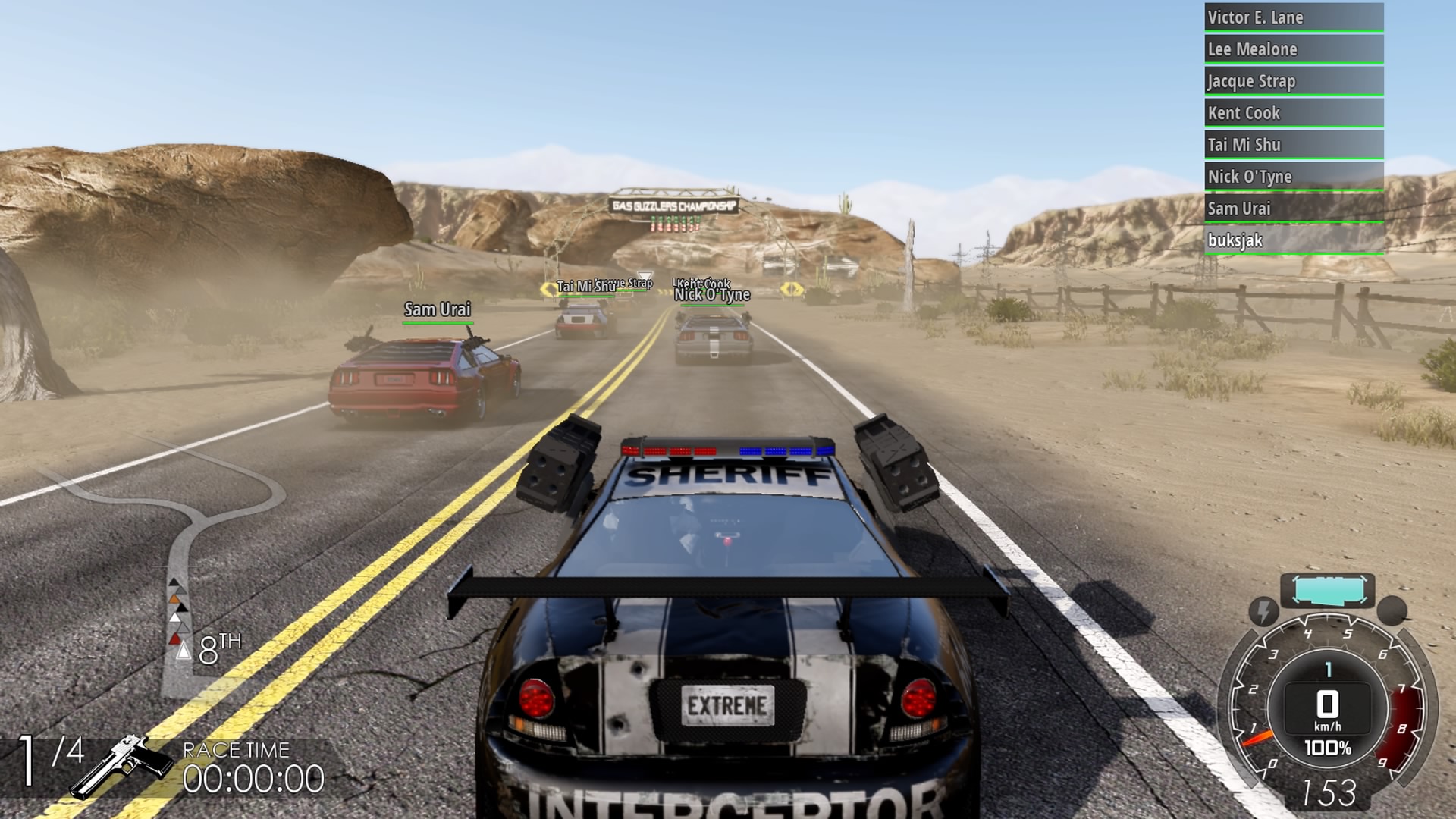Select the pistol weapon icon
Image resolution: width=1456 pixels, height=819 pixels.
[121, 764]
